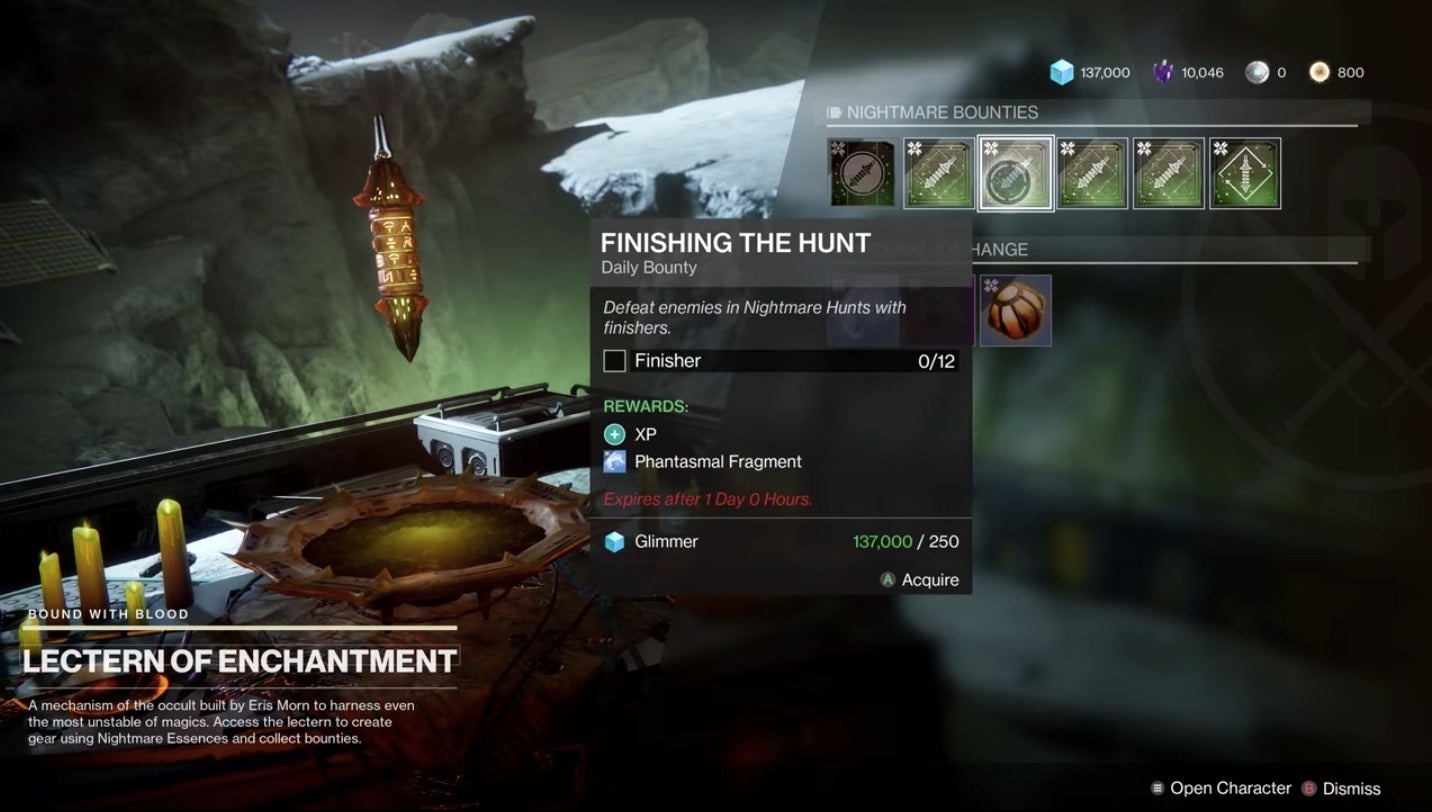
Task: Check the Finisher objective checkbox
Action: tap(614, 360)
